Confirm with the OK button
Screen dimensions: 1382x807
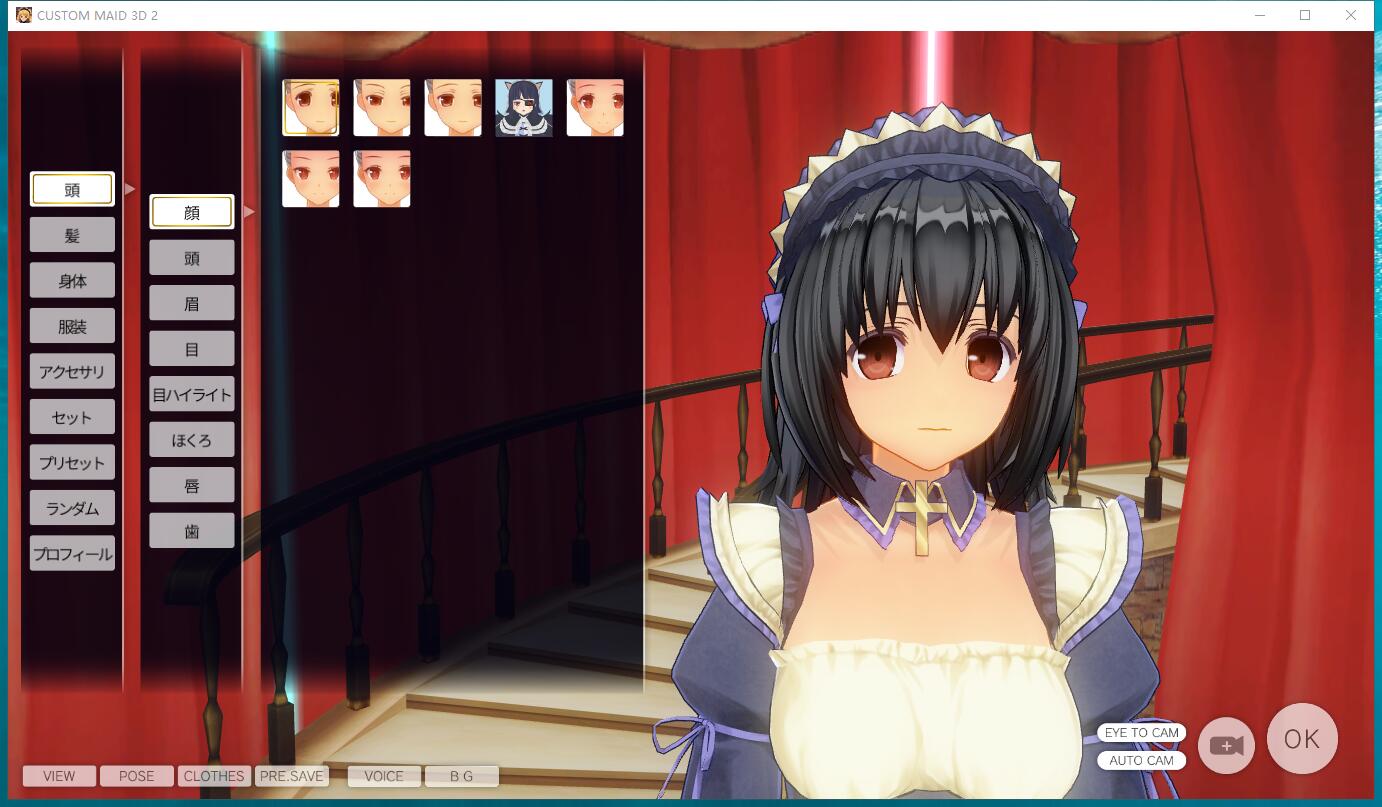coord(1301,738)
